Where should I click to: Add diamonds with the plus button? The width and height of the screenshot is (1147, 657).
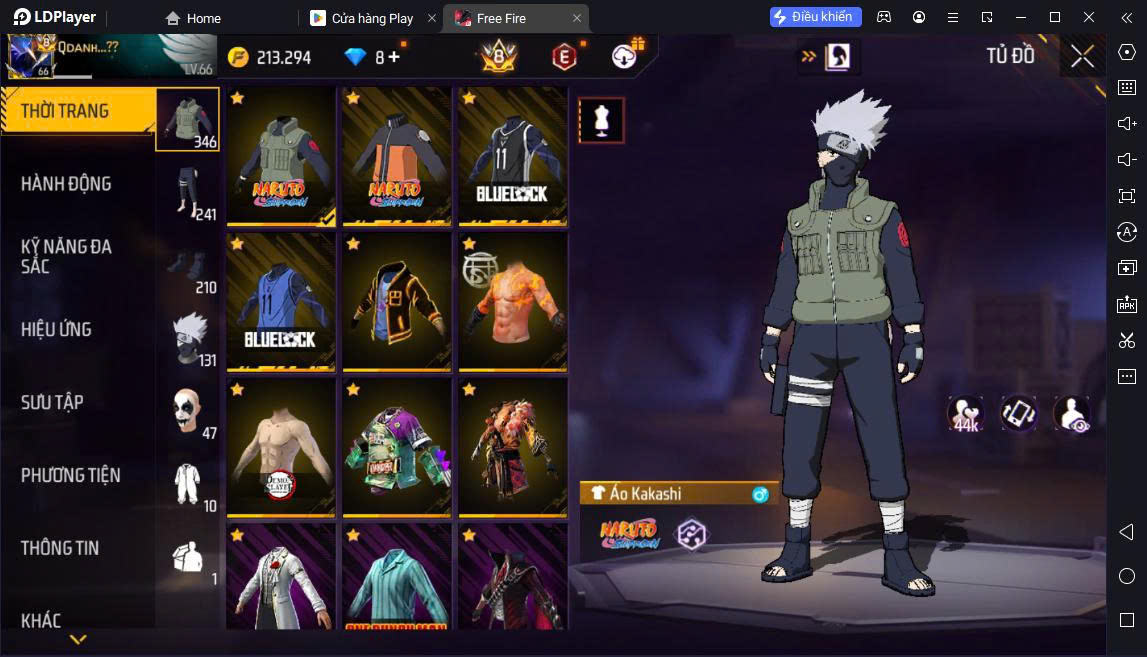pos(394,57)
